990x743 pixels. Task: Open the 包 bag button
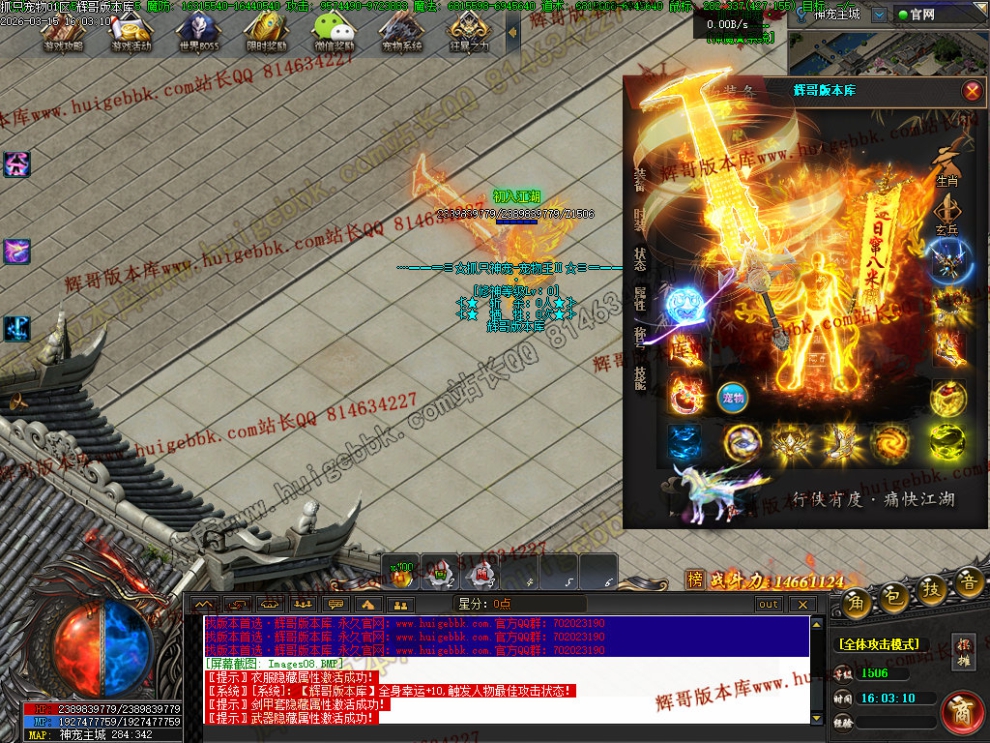coord(895,593)
